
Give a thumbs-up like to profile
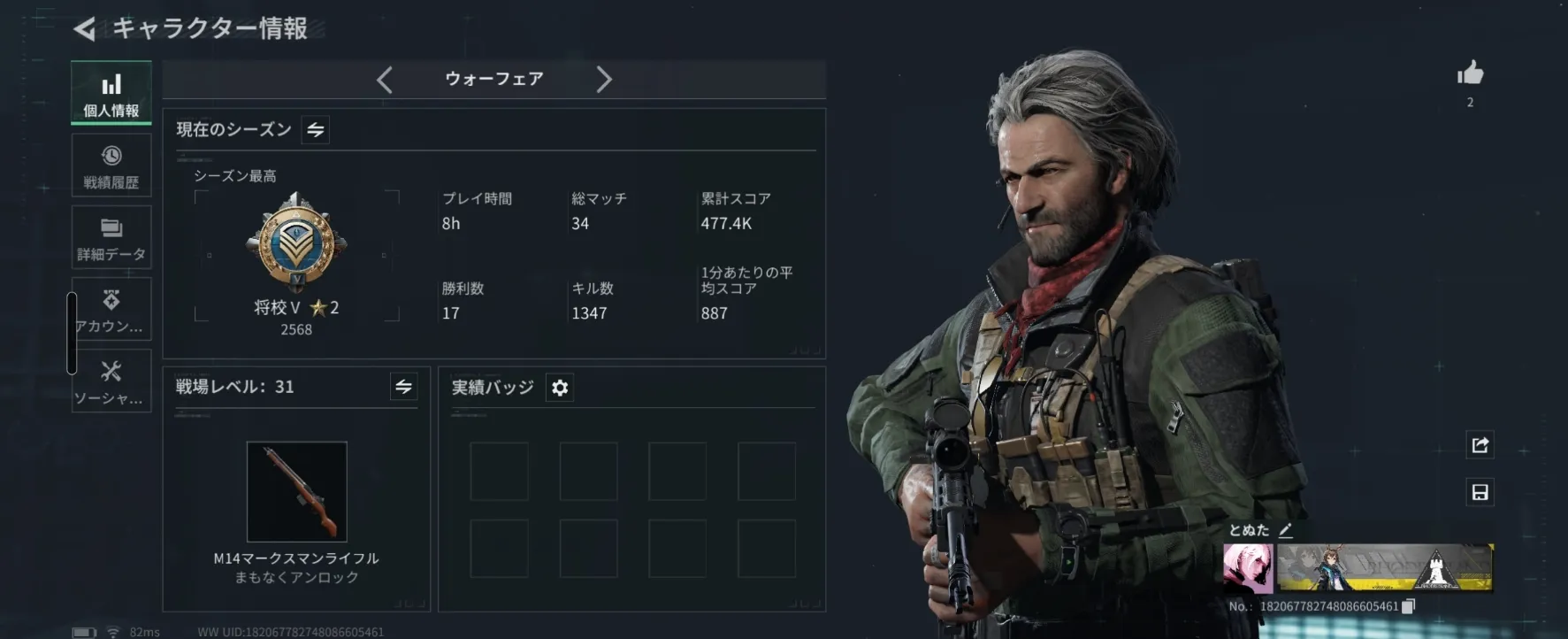pos(1470,73)
